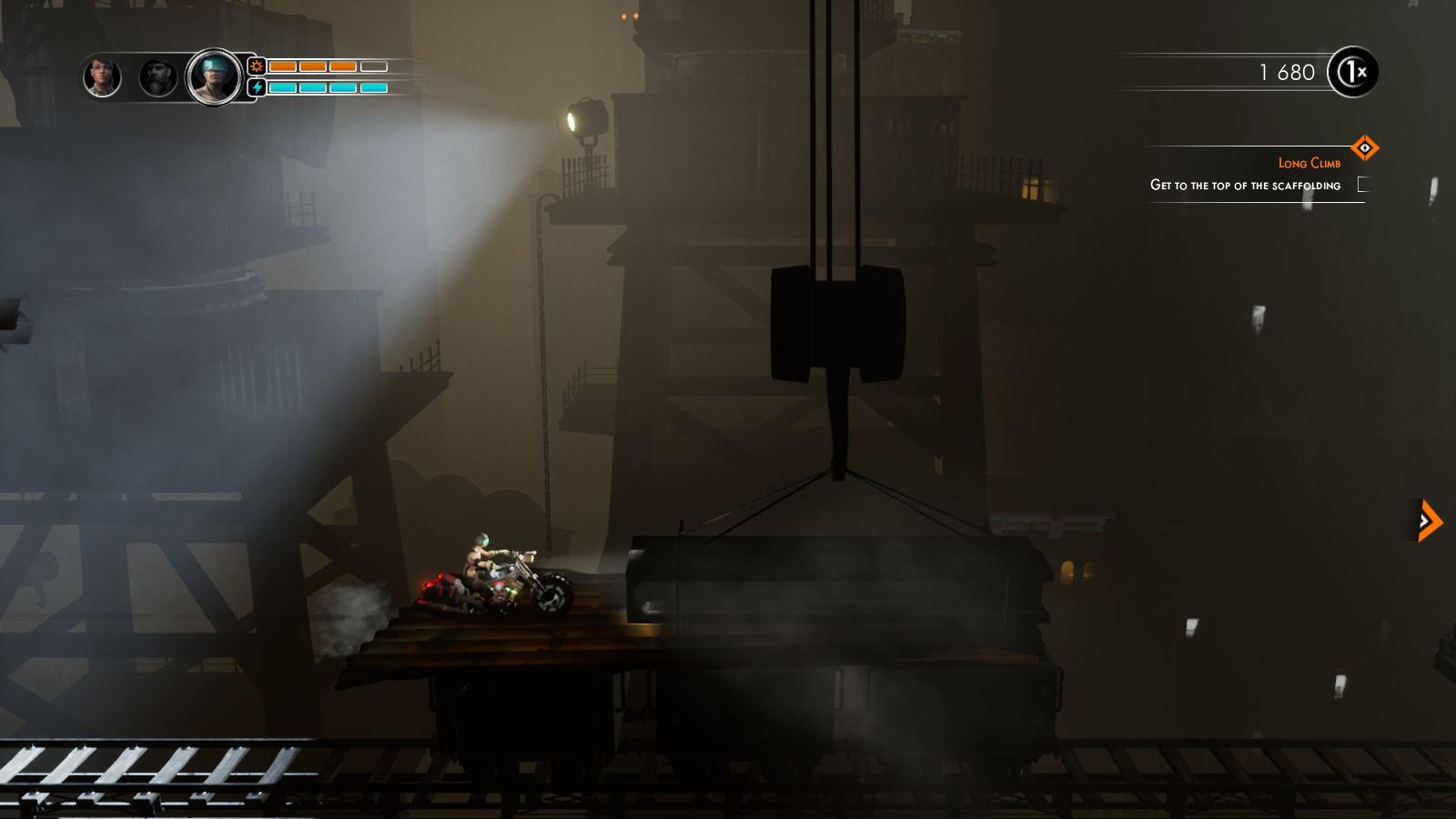Check the objective box next to the scaffolding task
The height and width of the screenshot is (819, 1456).
[1361, 184]
